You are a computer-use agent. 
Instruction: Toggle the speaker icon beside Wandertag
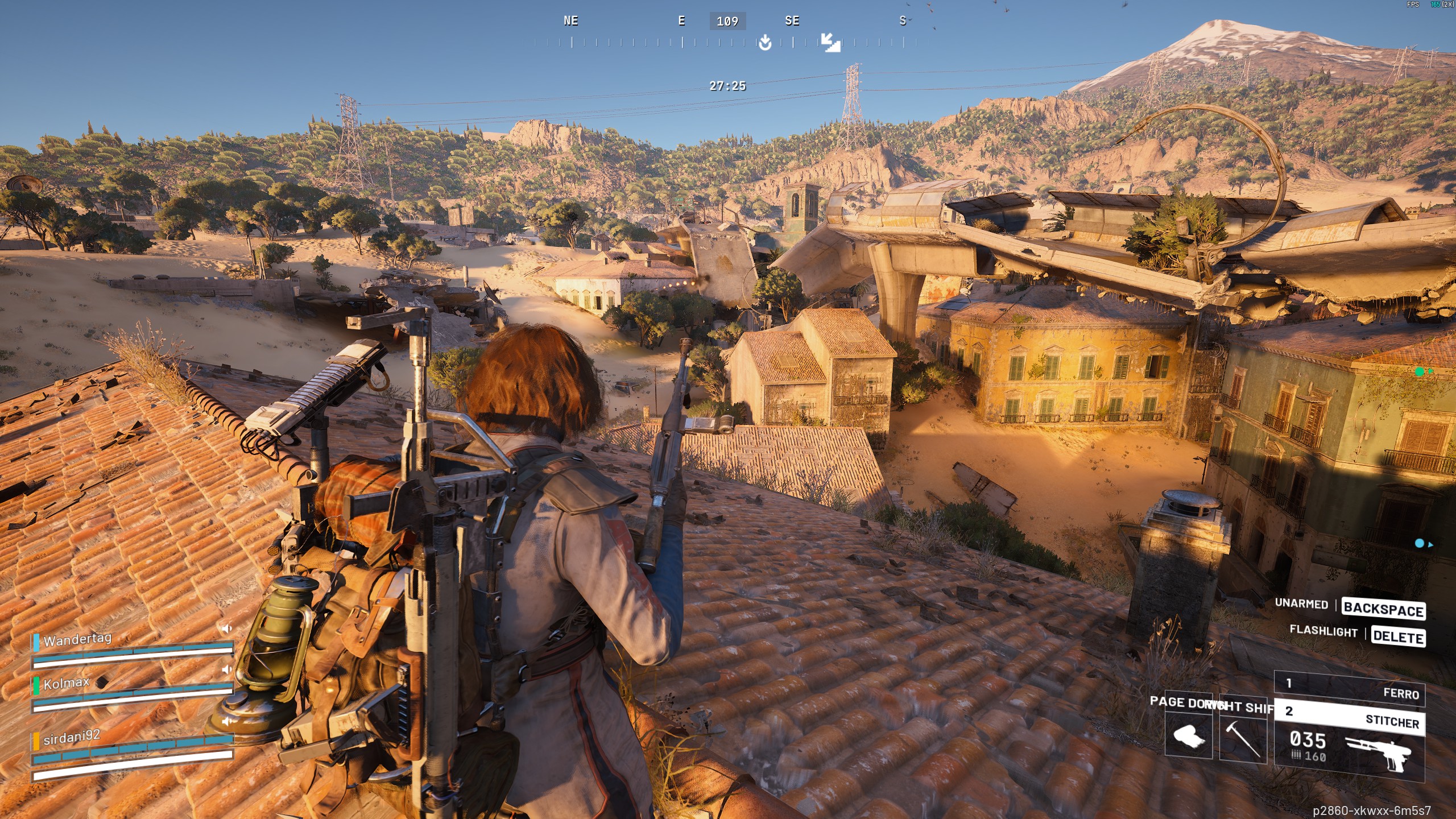pyautogui.click(x=226, y=628)
